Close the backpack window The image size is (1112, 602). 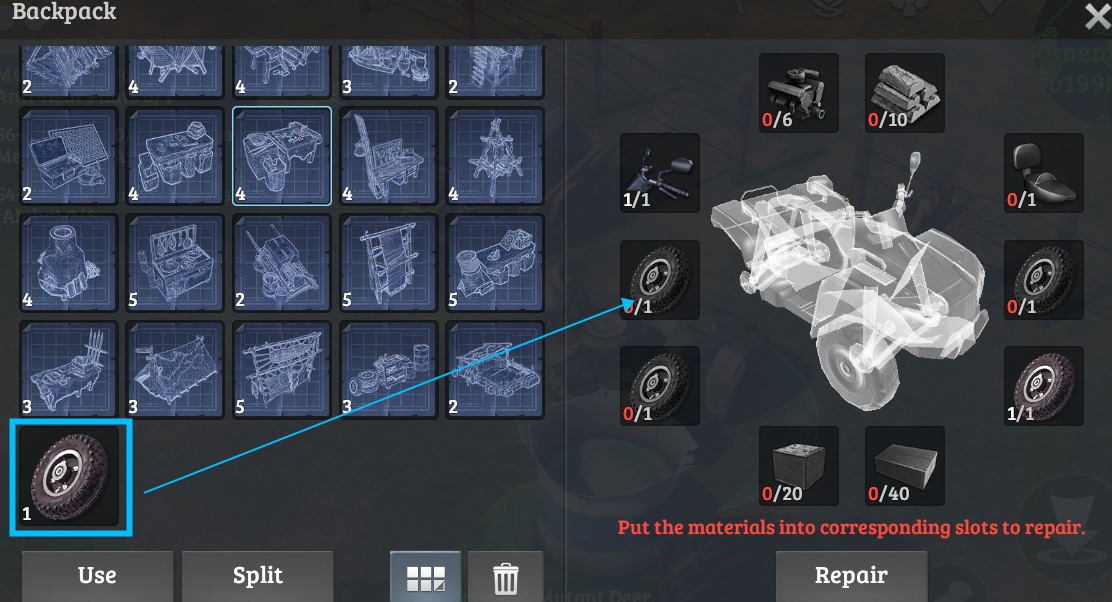pyautogui.click(x=1096, y=15)
